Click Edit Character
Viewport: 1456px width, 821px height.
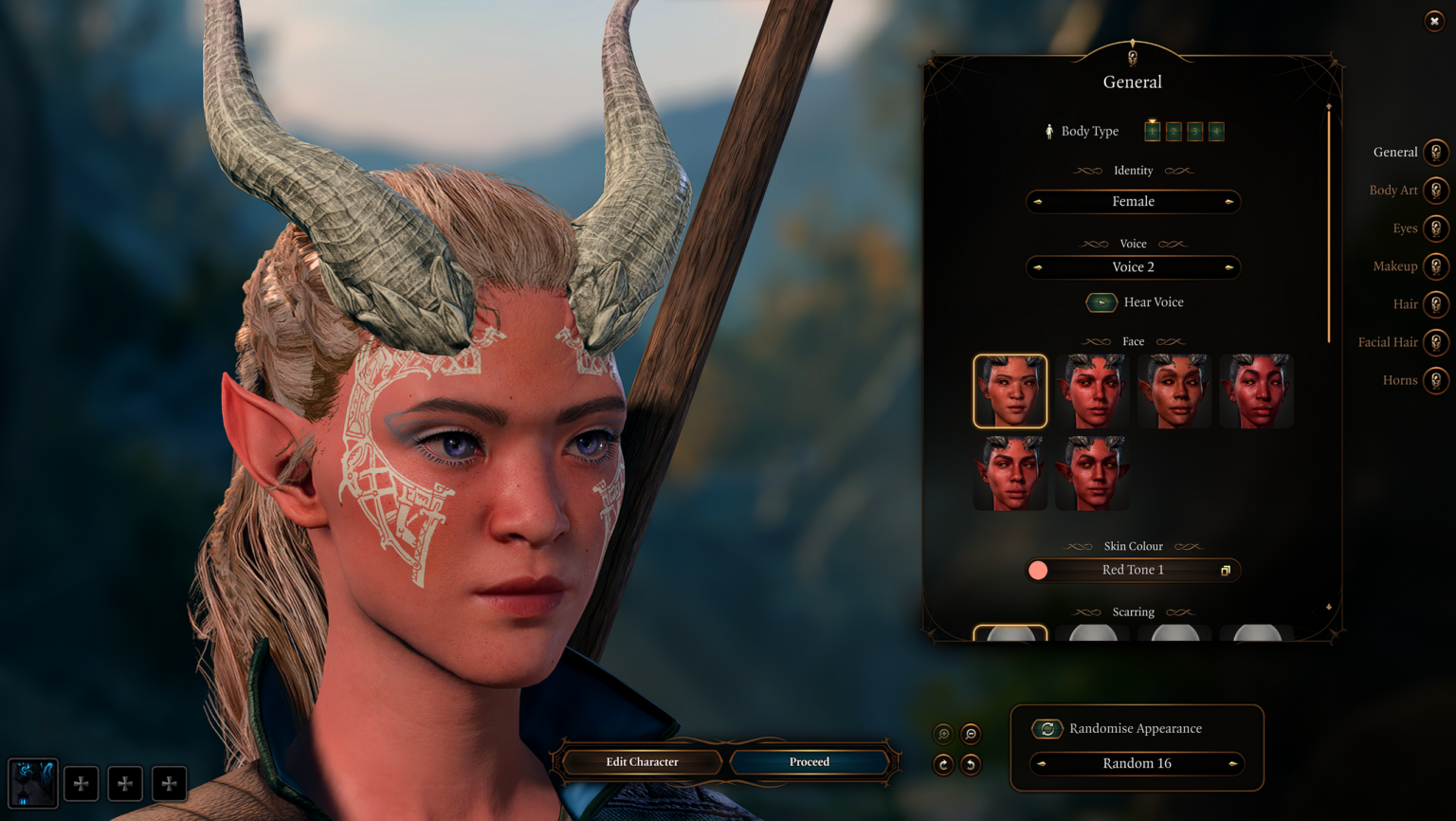(x=641, y=761)
